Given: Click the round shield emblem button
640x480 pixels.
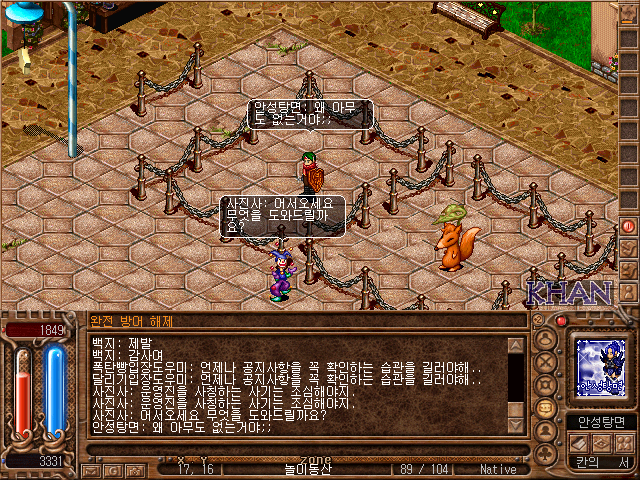Looking at the screenshot, I should [x=545, y=384].
